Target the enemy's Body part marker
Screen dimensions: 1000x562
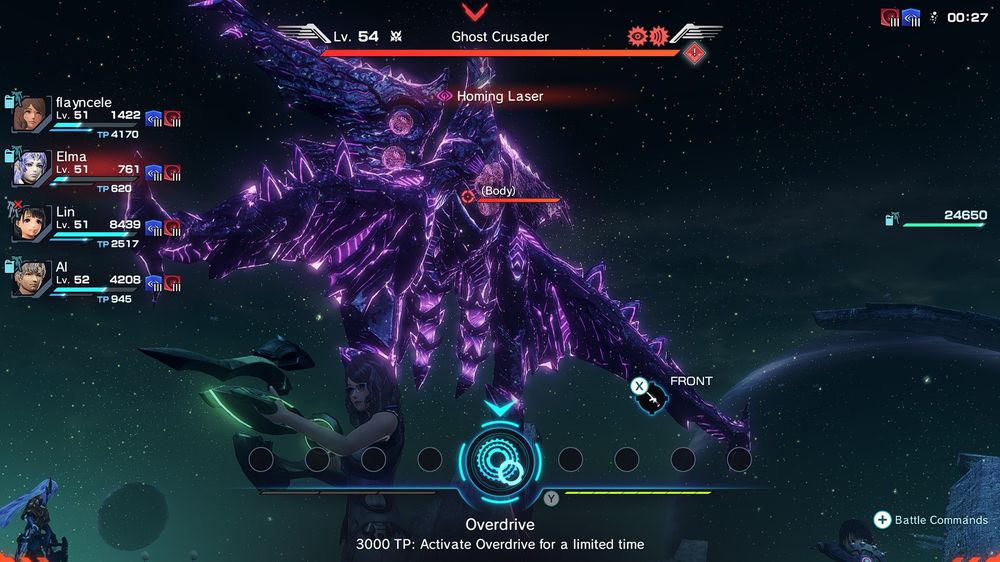coord(469,196)
